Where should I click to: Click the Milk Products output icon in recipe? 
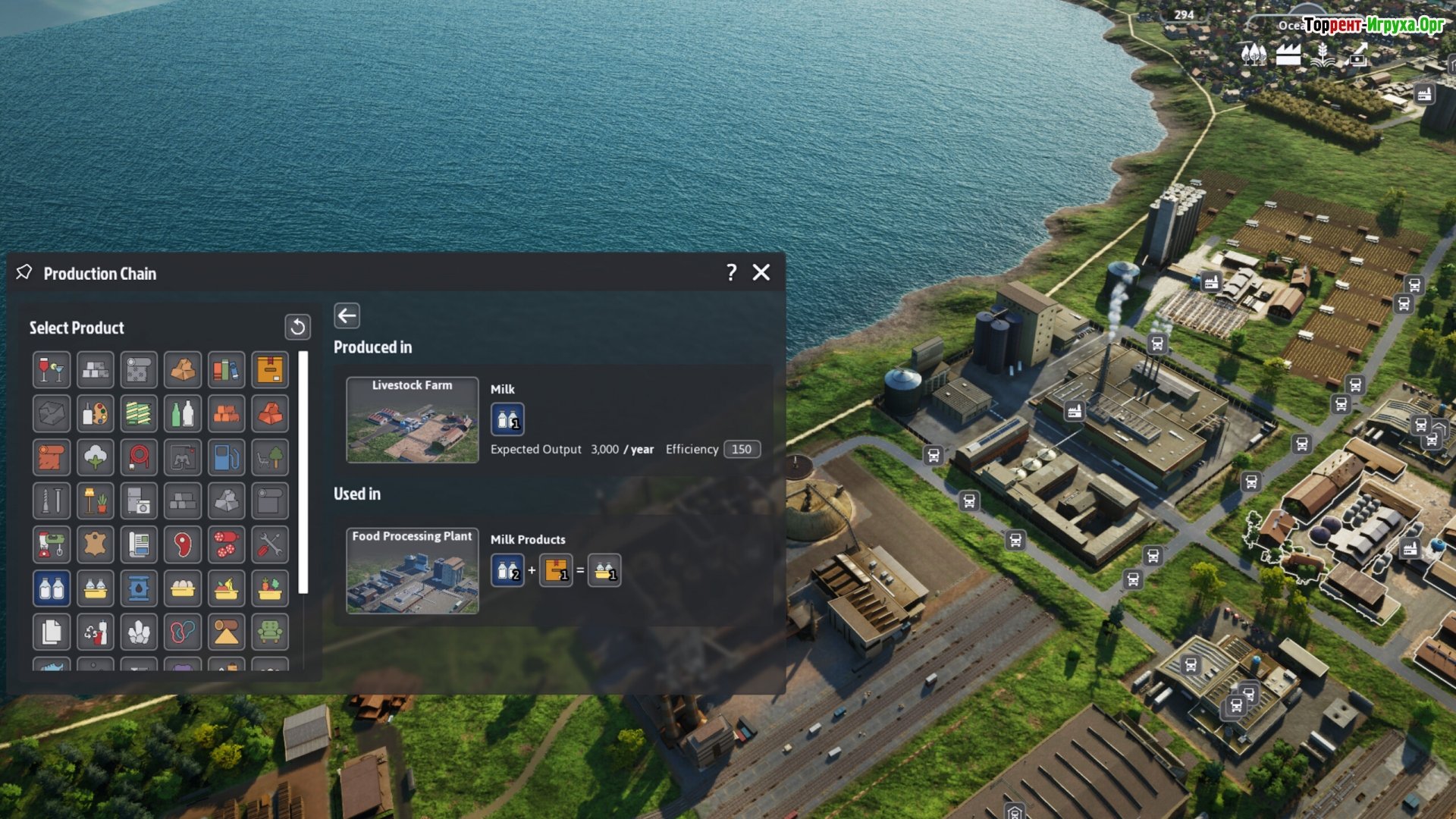point(604,571)
